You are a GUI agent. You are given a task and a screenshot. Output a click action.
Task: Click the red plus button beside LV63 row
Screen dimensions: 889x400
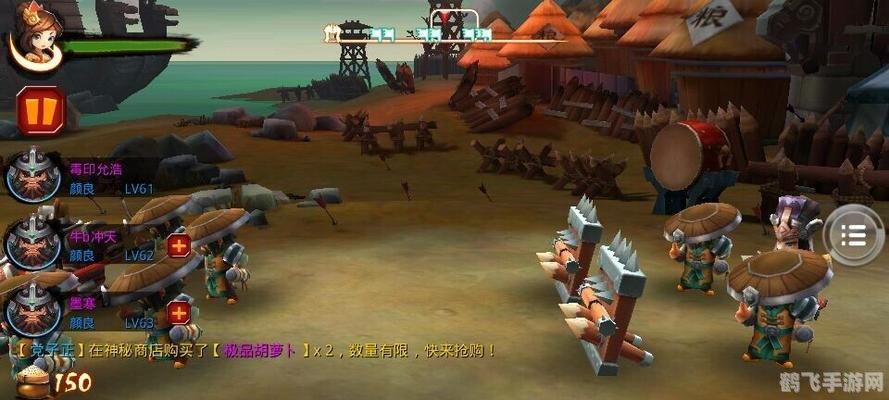178,313
